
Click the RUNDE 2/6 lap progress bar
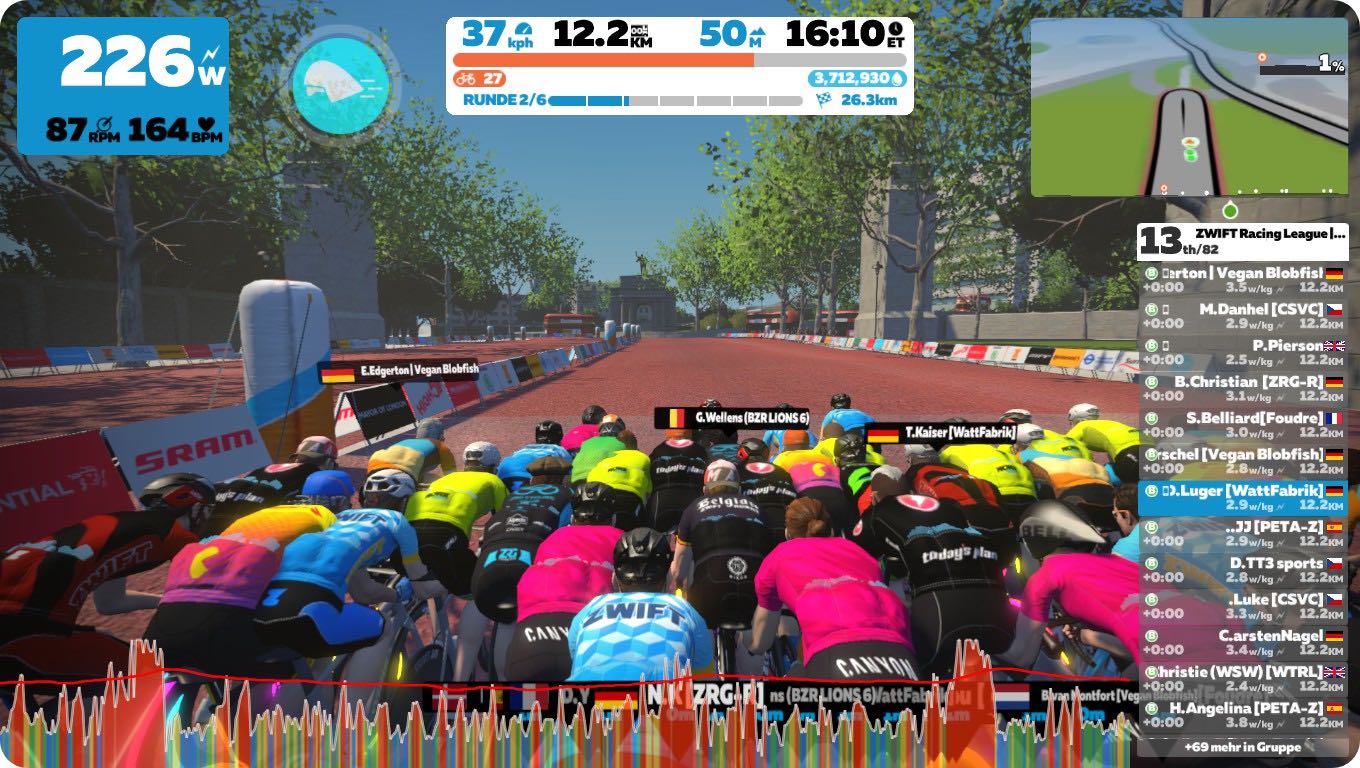tap(675, 100)
